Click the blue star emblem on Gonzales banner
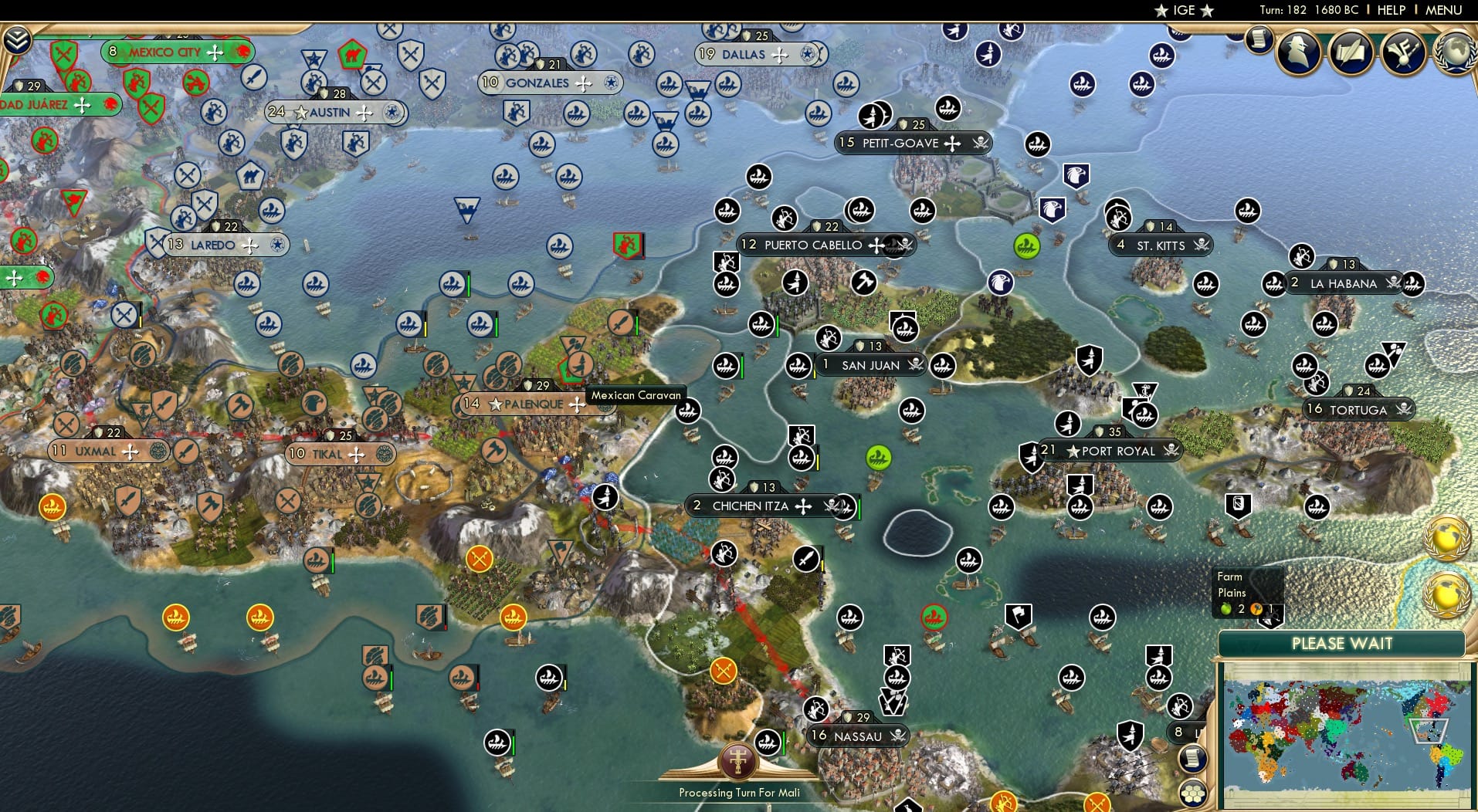This screenshot has height=812, width=1478. coord(611,83)
